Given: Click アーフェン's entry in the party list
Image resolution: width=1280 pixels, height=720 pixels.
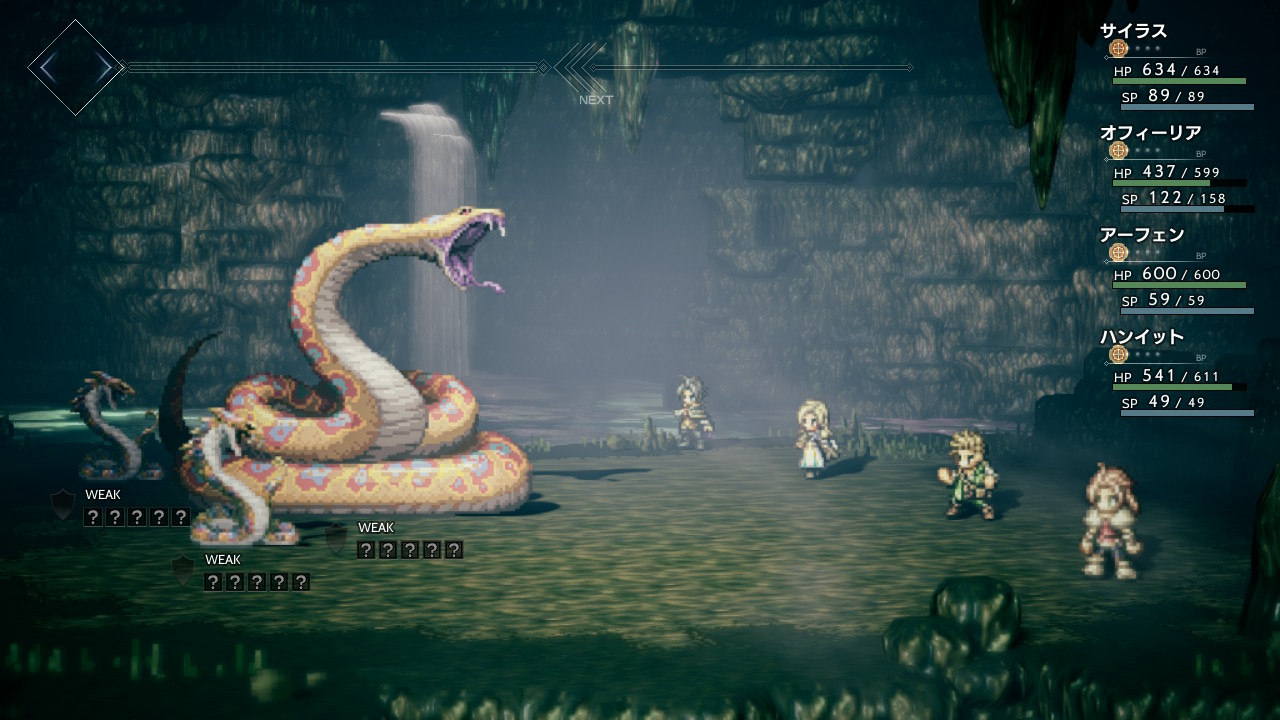Looking at the screenshot, I should pos(1142,236).
